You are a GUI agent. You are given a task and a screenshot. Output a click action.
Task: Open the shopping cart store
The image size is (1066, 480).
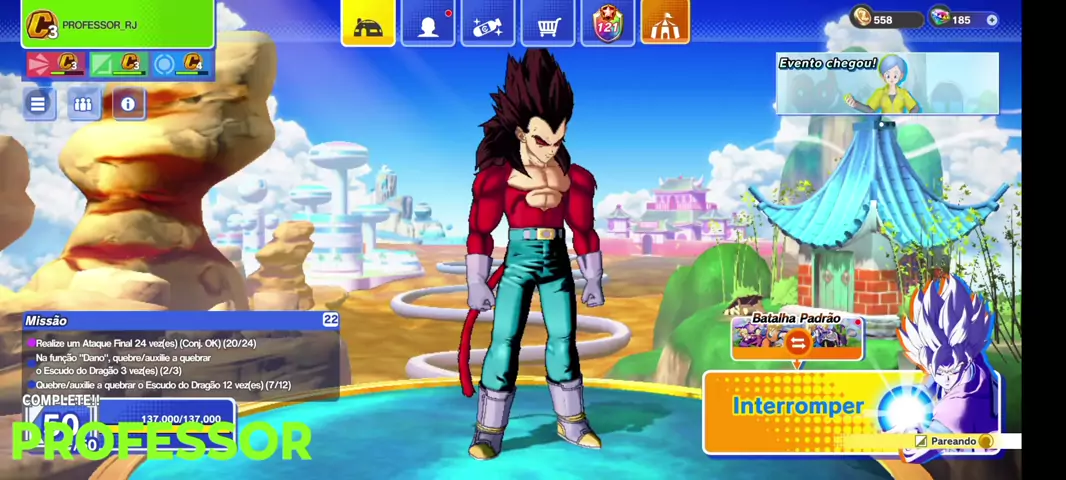[x=548, y=24]
